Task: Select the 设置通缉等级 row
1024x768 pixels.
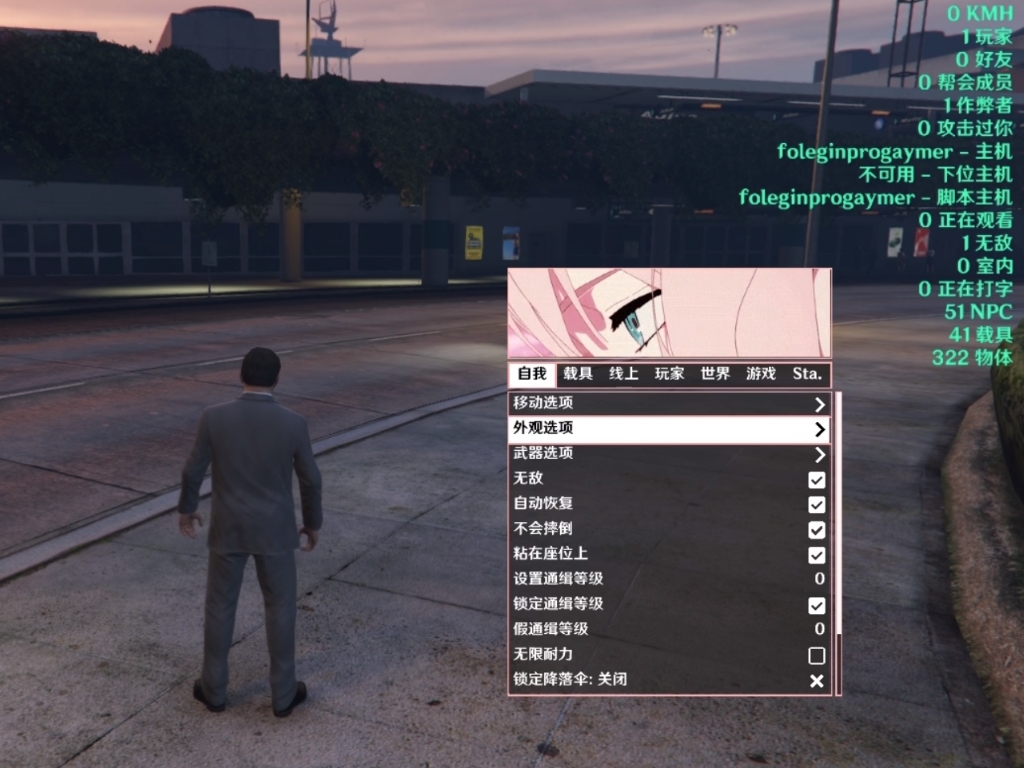Action: 669,579
